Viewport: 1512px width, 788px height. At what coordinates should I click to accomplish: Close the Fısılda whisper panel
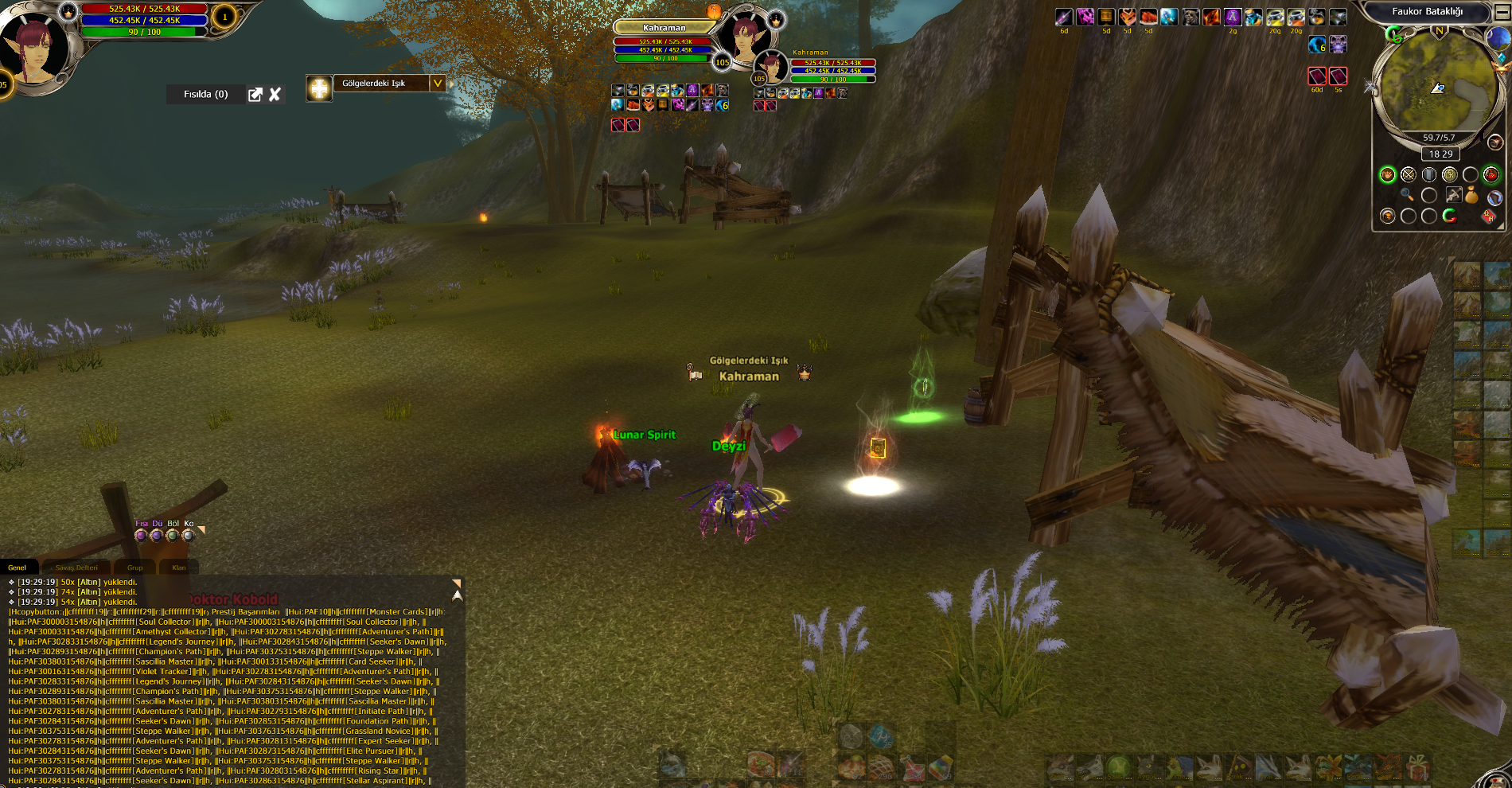(275, 95)
